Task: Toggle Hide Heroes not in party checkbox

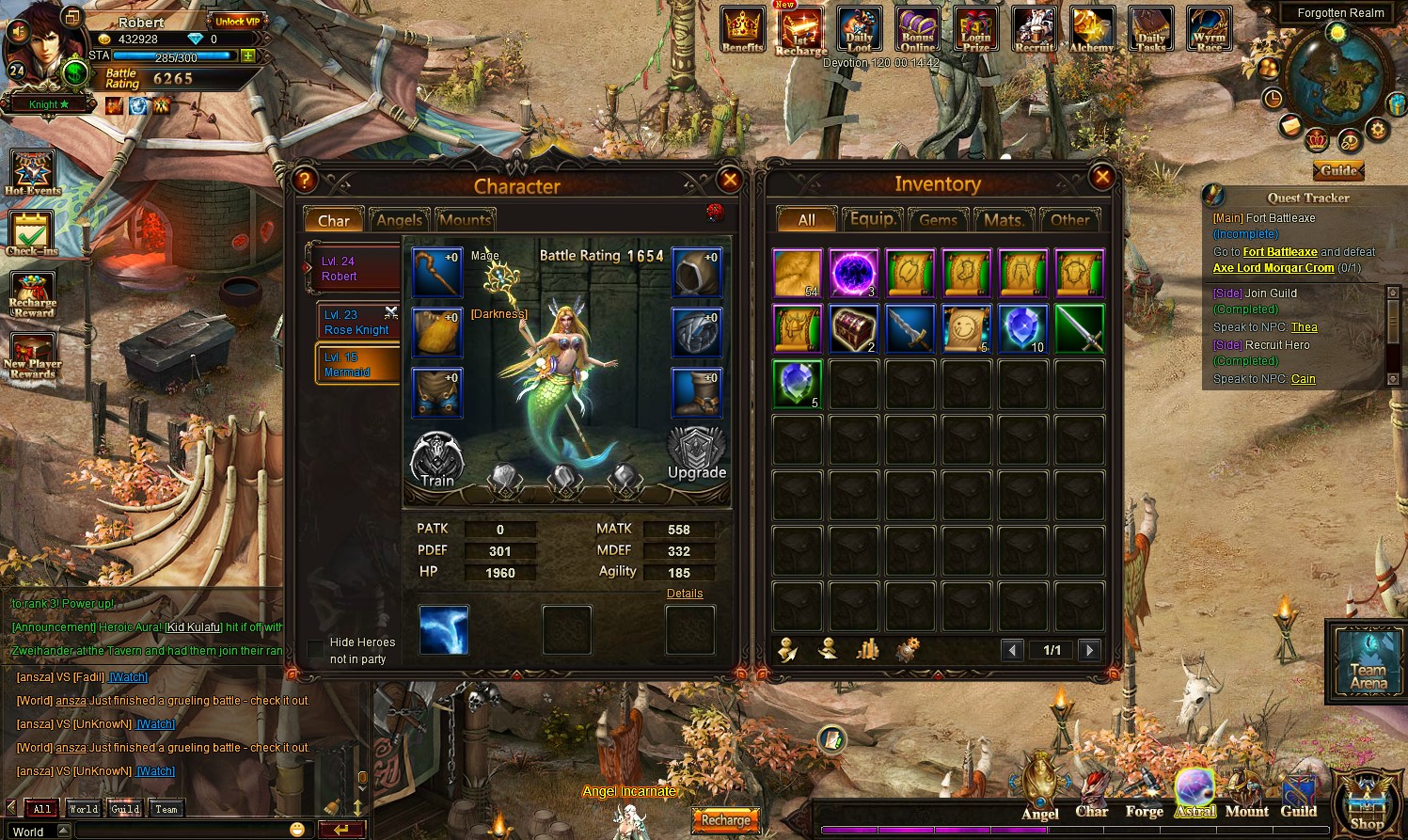Action: (316, 649)
